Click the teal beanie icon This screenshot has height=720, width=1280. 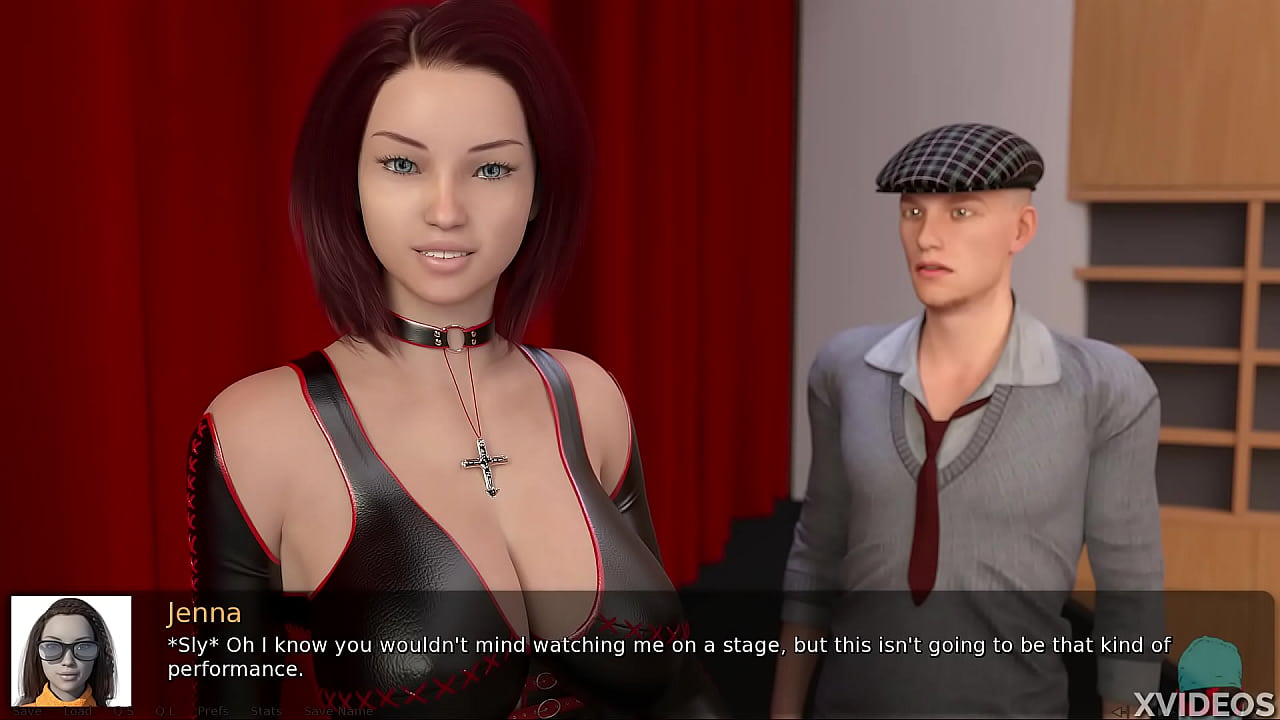[x=1209, y=664]
